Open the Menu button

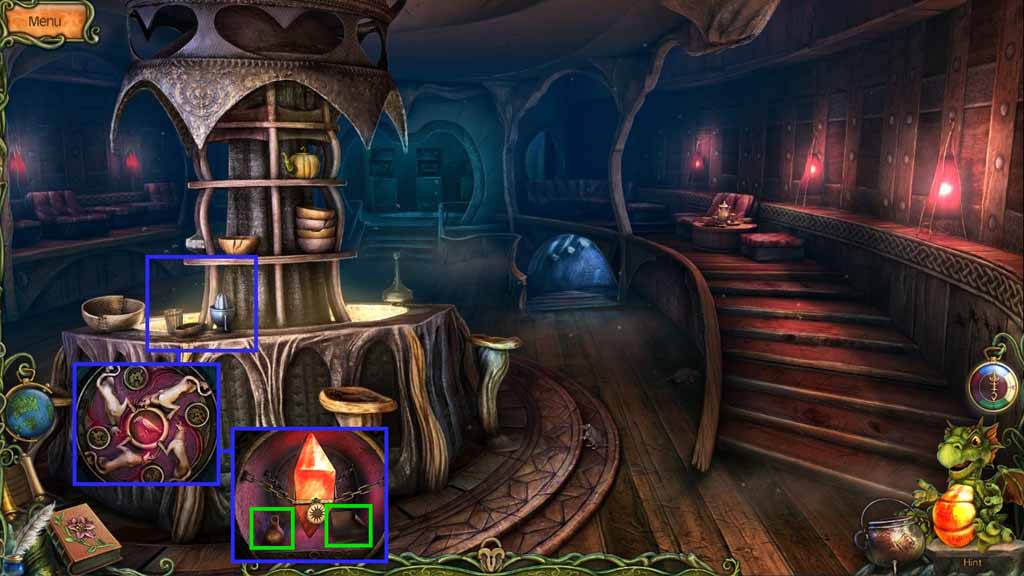[45, 20]
